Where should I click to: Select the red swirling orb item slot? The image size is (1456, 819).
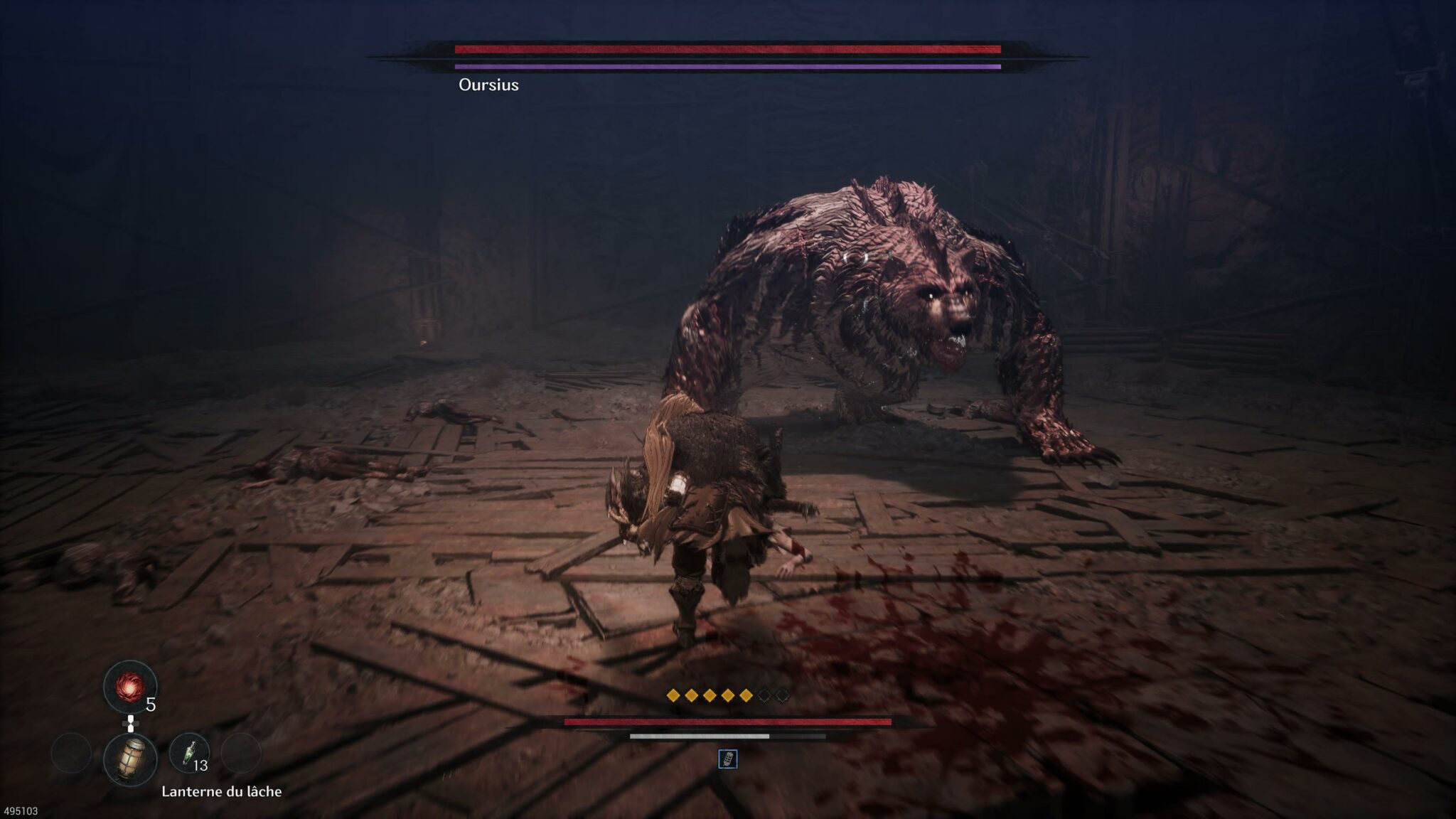pyautogui.click(x=130, y=687)
